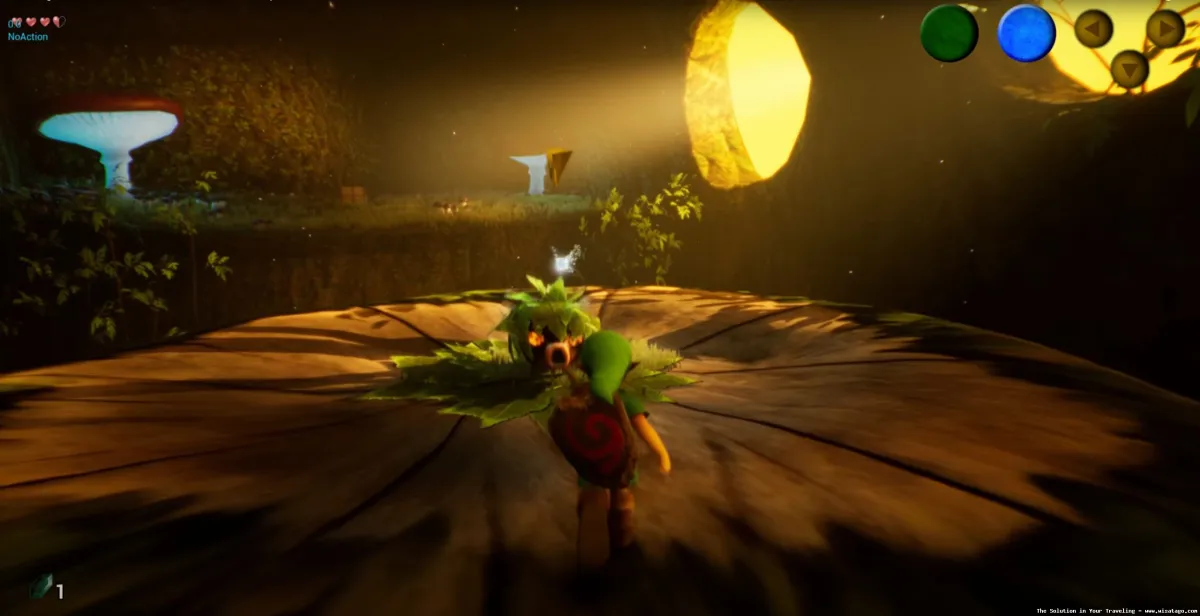Viewport: 1200px width, 616px height.
Task: Select the yellow right-arrow item button
Action: tap(1165, 28)
